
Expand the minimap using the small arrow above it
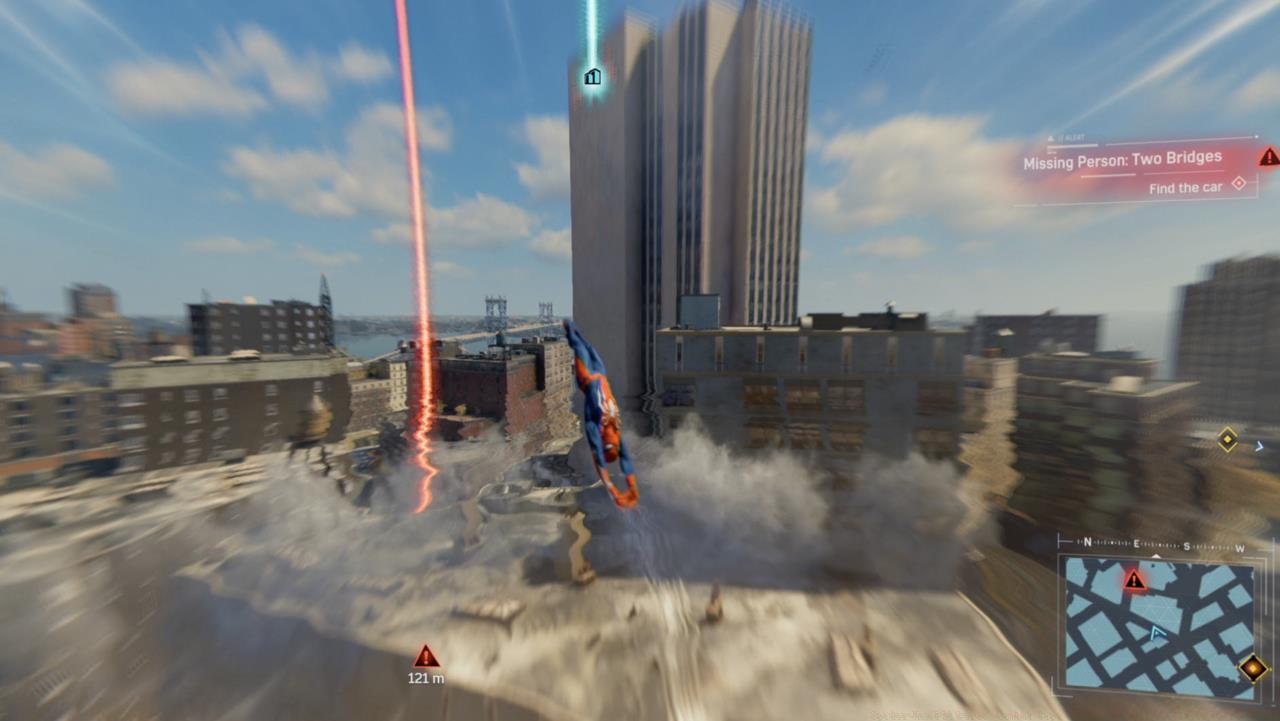pos(1156,555)
